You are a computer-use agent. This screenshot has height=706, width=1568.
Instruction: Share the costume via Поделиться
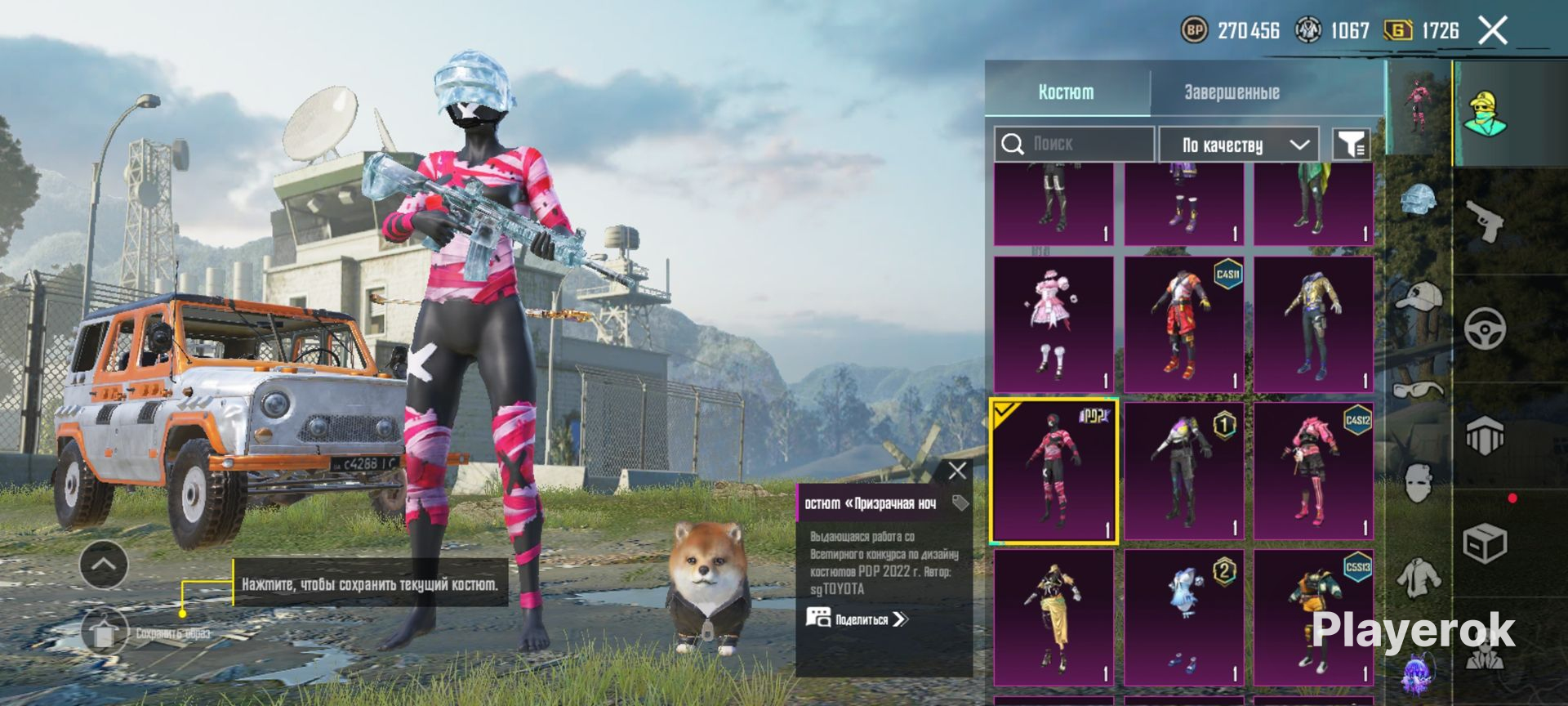[x=859, y=619]
